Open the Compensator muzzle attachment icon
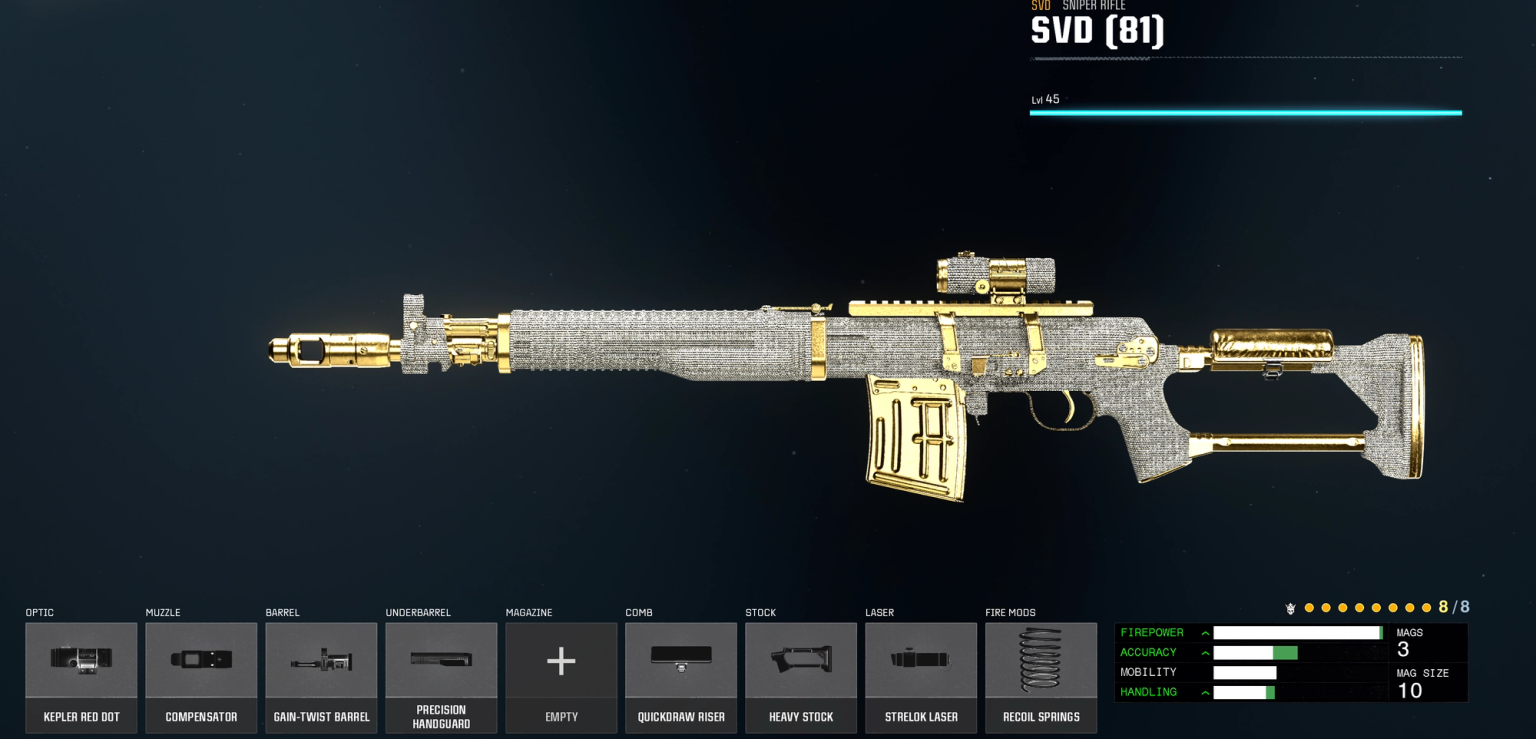 (201, 661)
